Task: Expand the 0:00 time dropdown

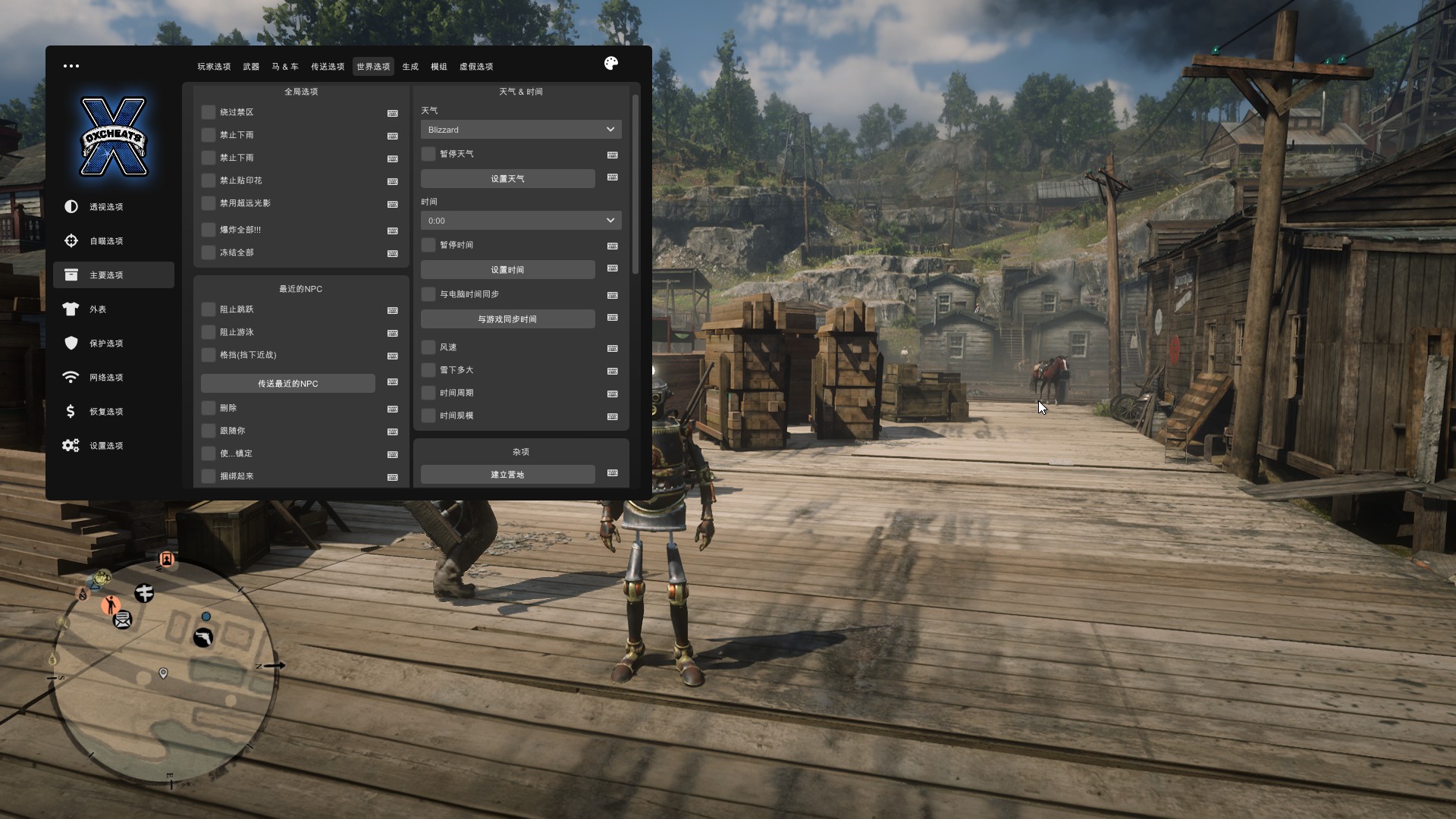Action: [521, 221]
